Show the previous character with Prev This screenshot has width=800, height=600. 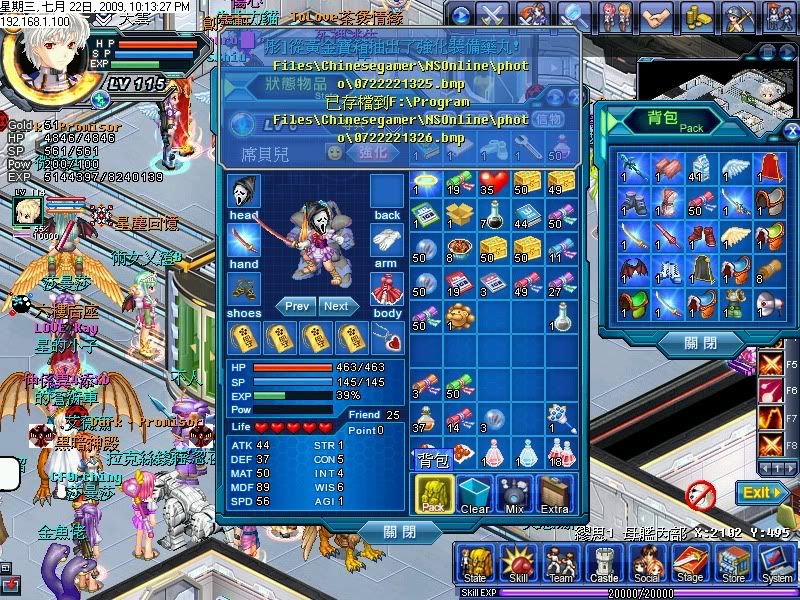point(297,306)
